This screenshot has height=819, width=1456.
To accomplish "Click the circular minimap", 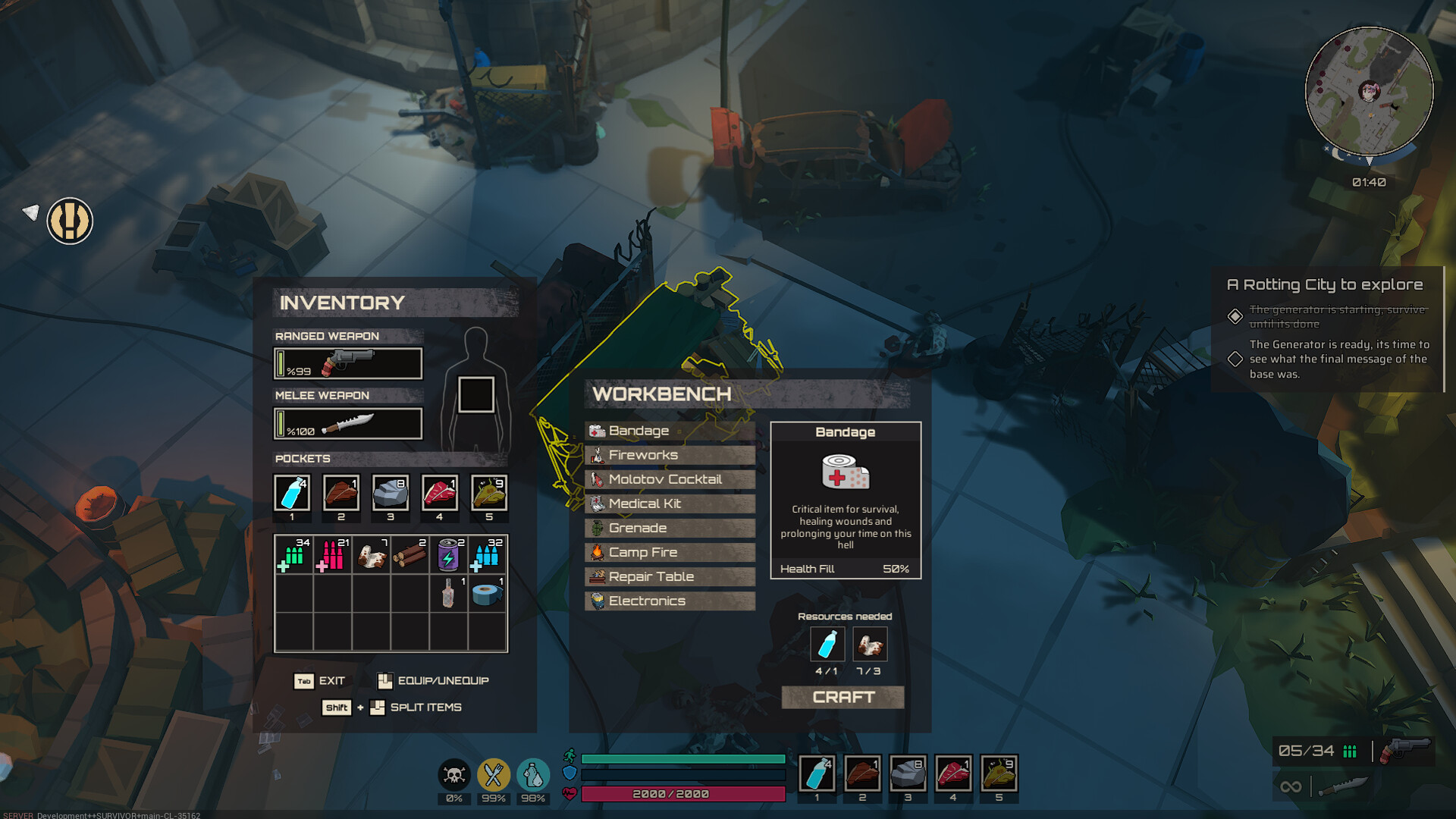I will click(1369, 91).
